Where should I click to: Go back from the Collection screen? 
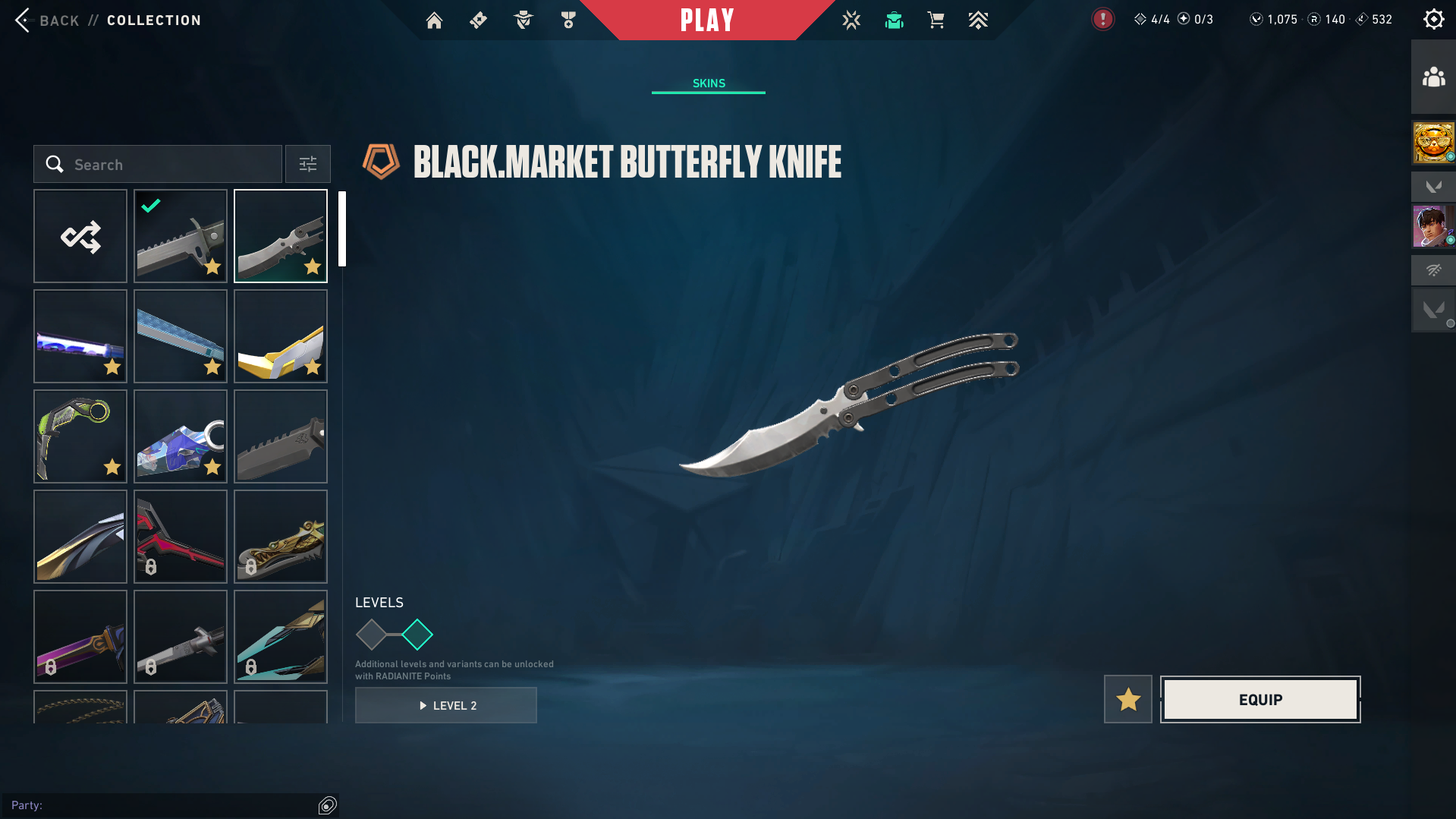24,20
